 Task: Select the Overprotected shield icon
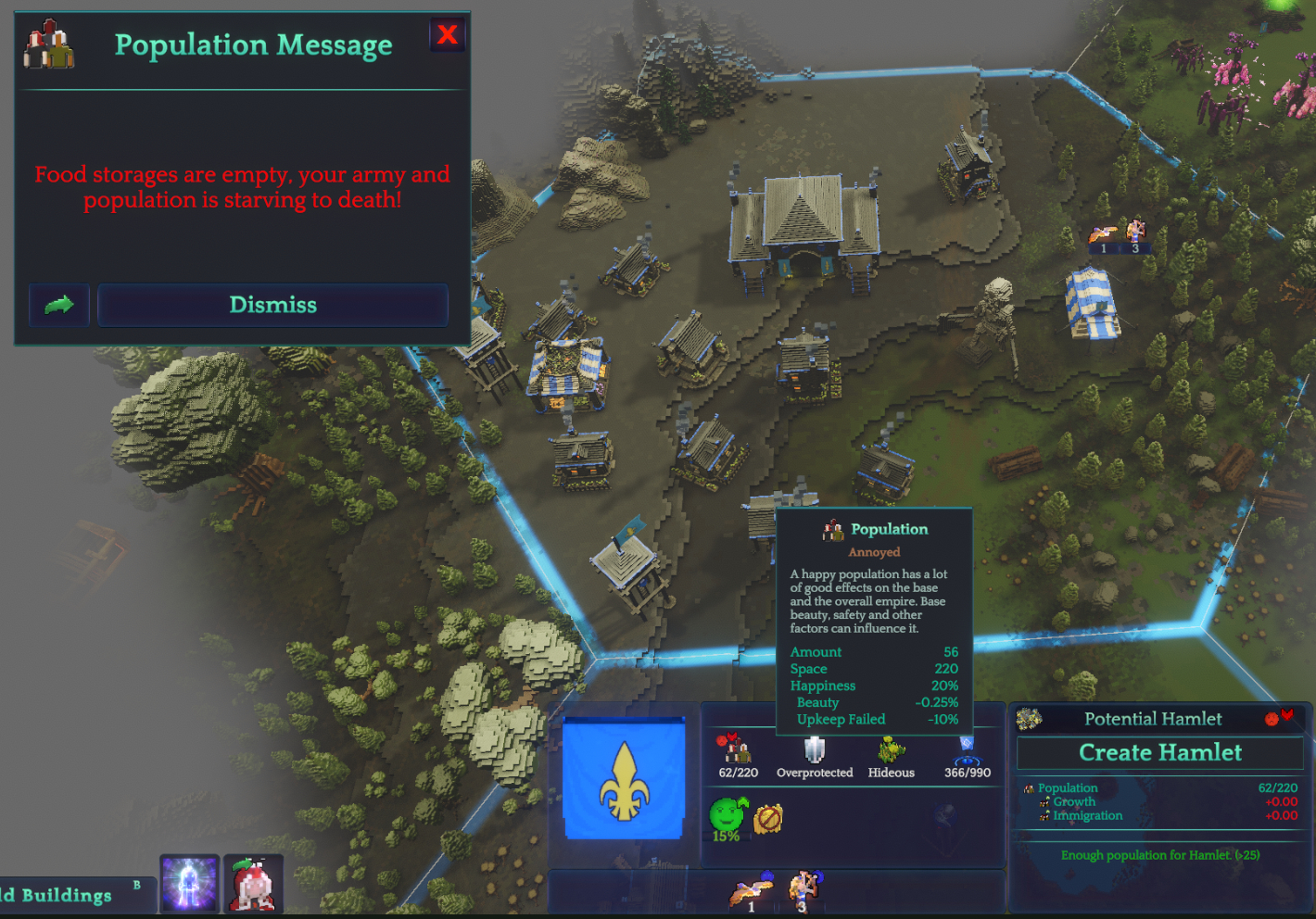tap(815, 750)
